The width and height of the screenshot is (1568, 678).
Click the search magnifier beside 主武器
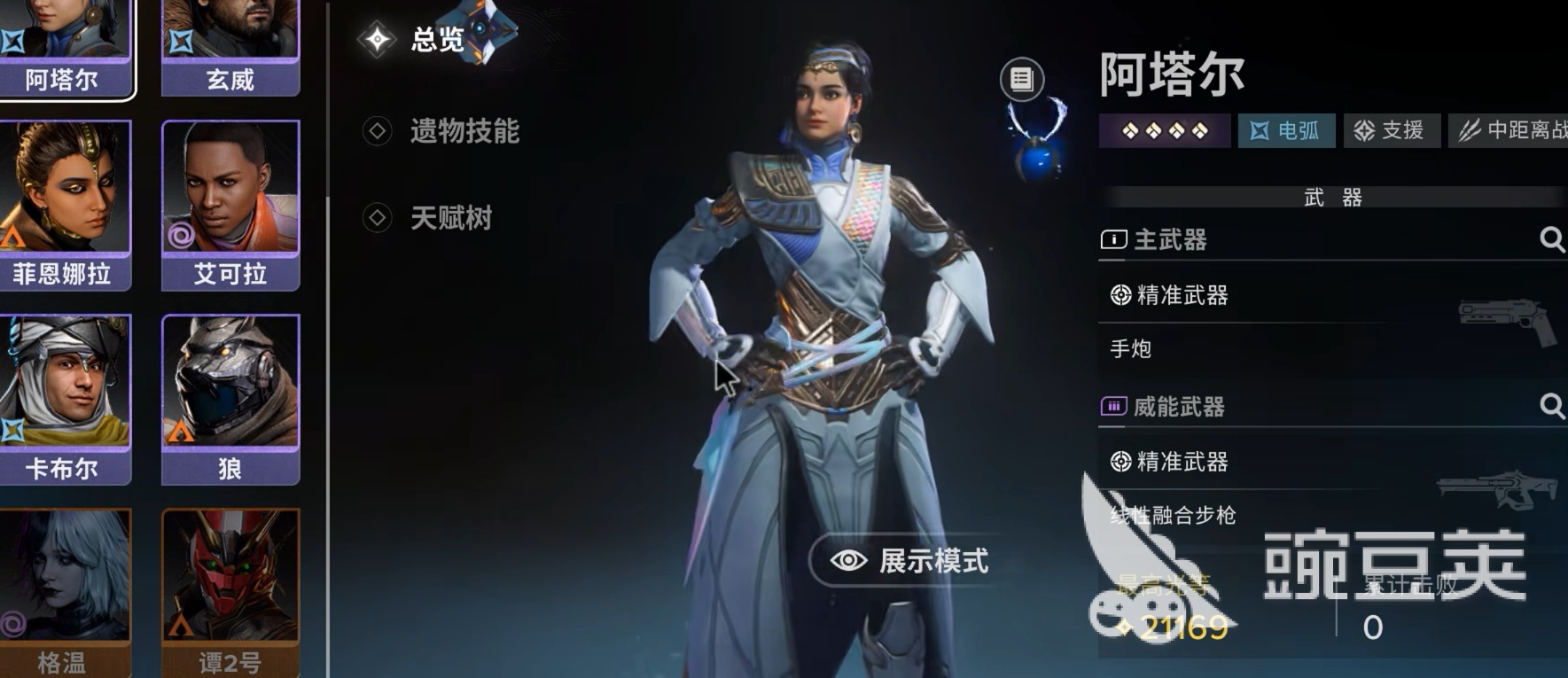click(1554, 239)
